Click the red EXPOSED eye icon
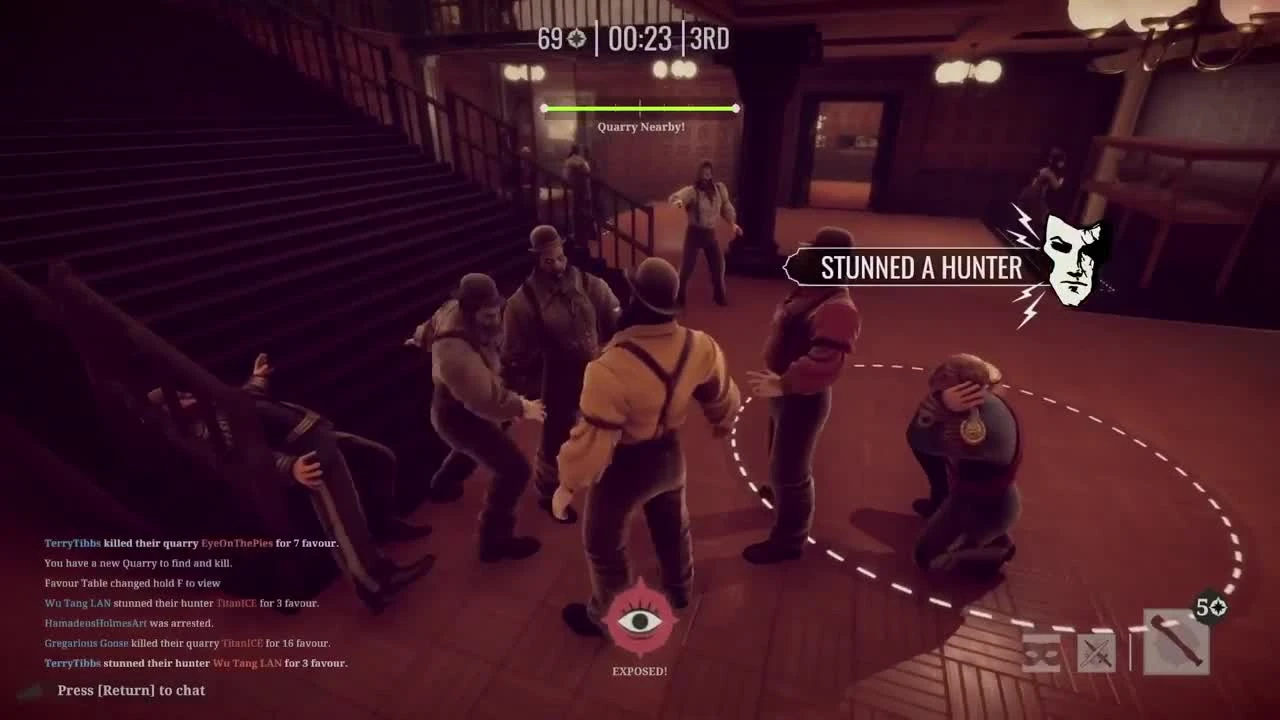This screenshot has height=720, width=1280. coord(640,617)
